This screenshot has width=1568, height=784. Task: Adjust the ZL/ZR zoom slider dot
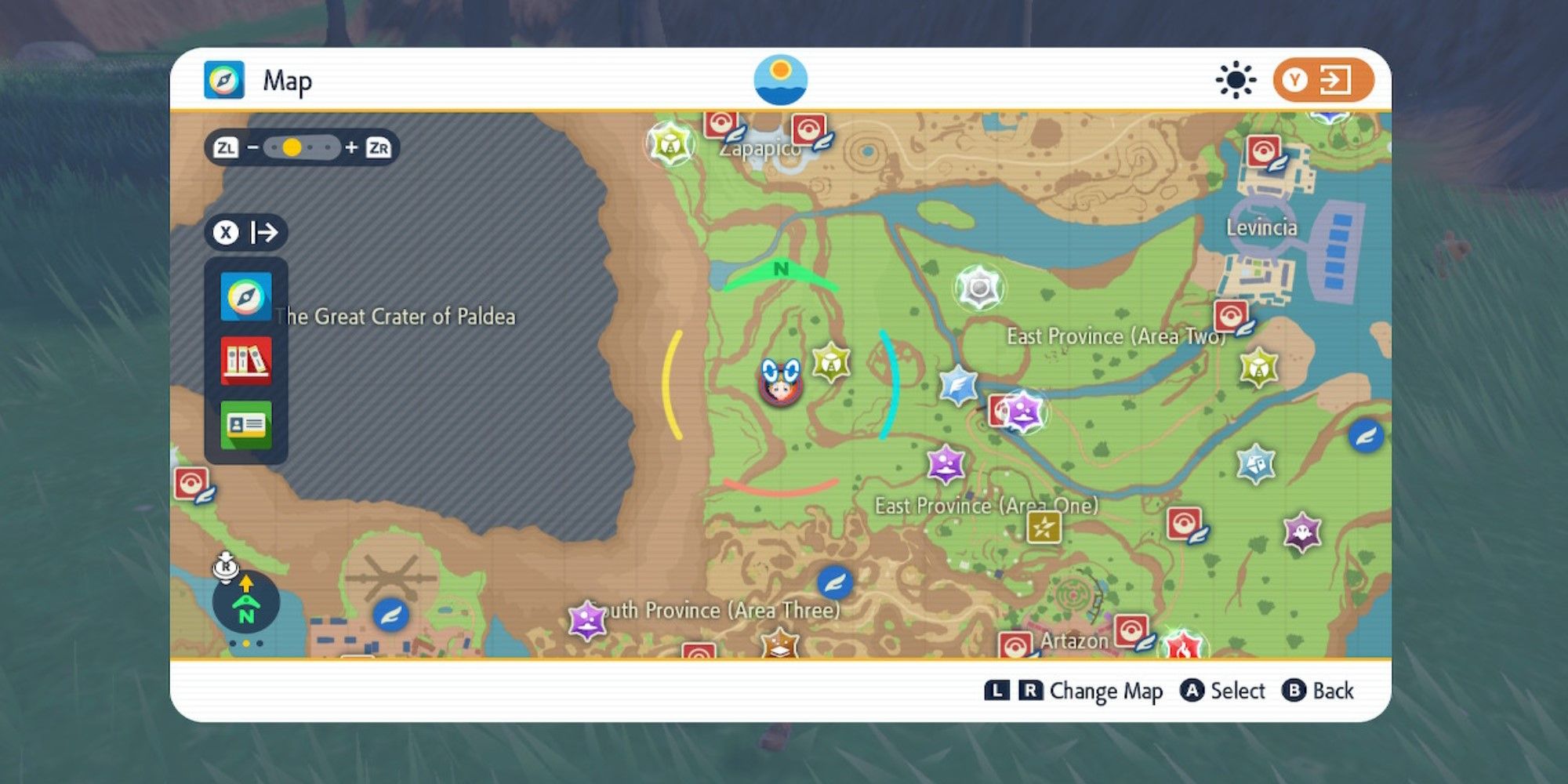tap(292, 146)
